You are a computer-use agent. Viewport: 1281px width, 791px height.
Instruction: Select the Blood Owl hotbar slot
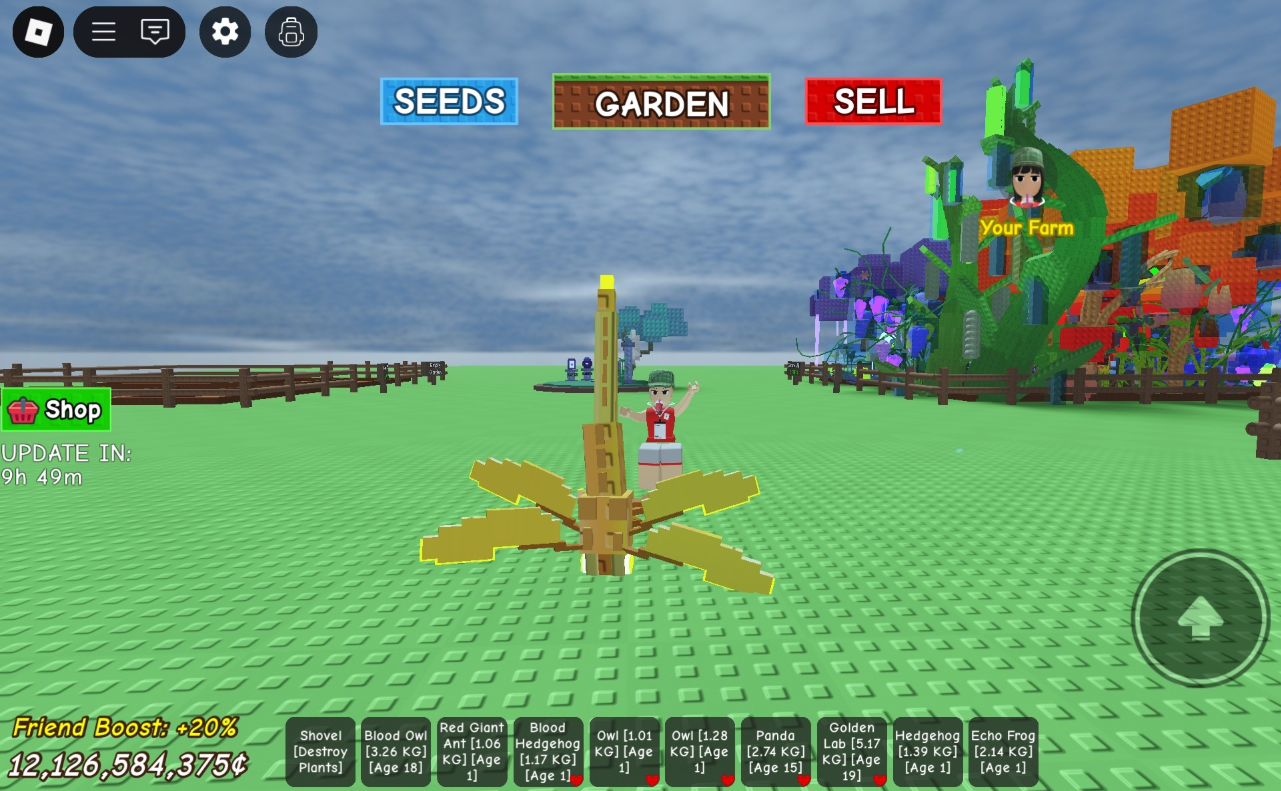click(396, 752)
